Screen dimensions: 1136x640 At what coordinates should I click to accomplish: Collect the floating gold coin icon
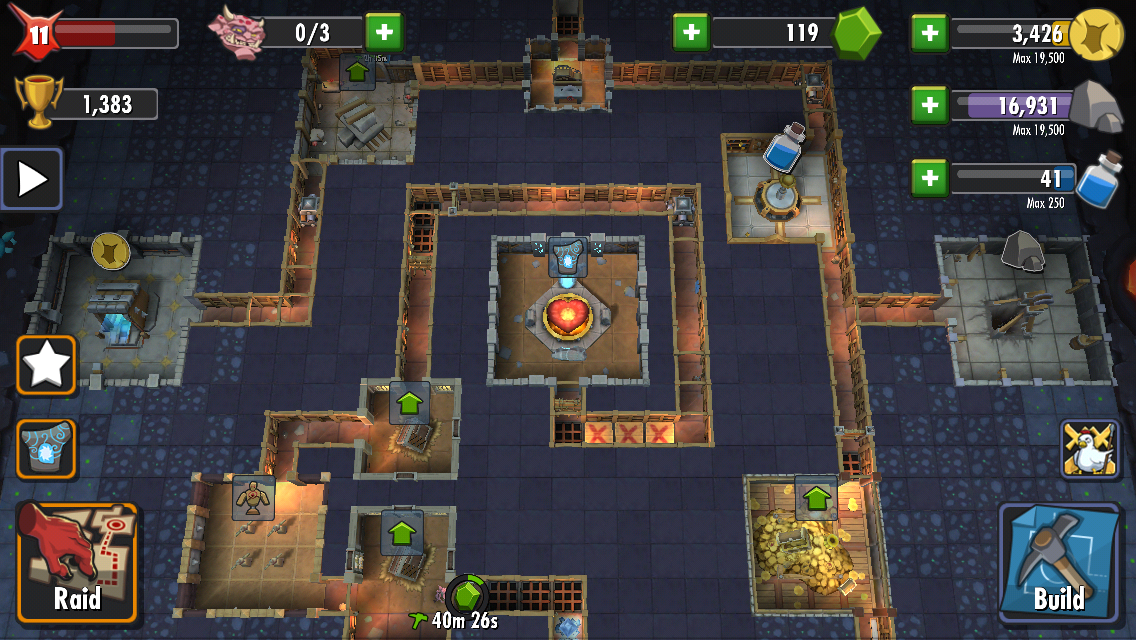(x=110, y=252)
